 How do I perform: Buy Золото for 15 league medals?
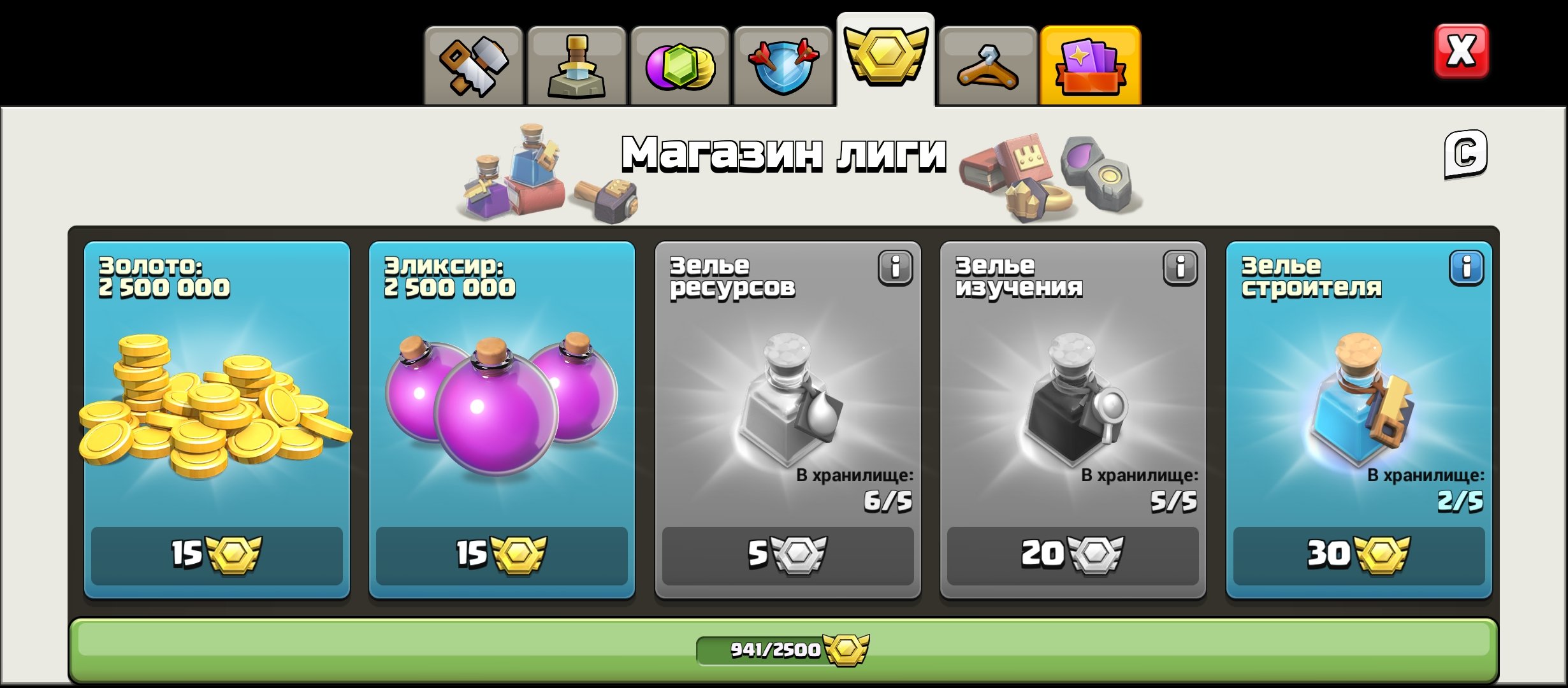click(x=217, y=556)
